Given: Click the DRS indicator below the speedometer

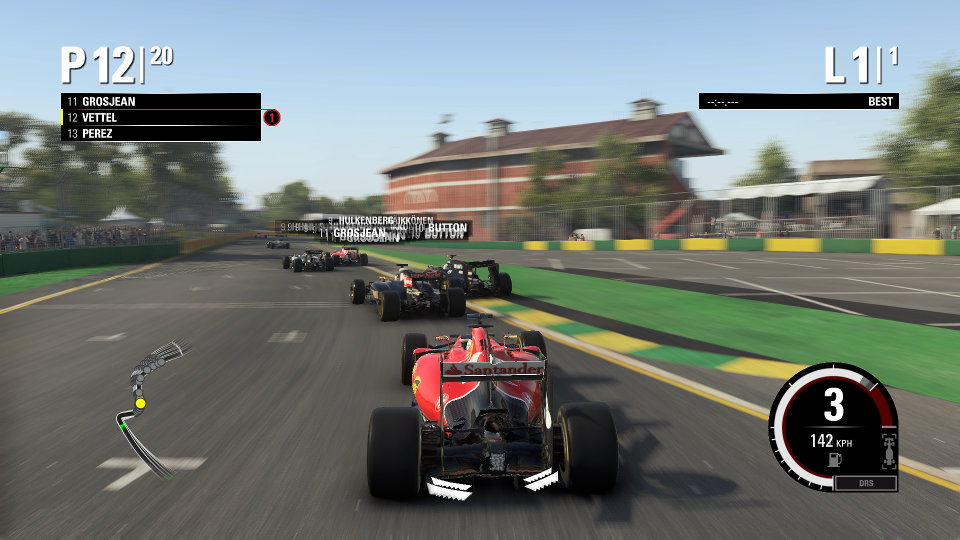Looking at the screenshot, I should [865, 484].
